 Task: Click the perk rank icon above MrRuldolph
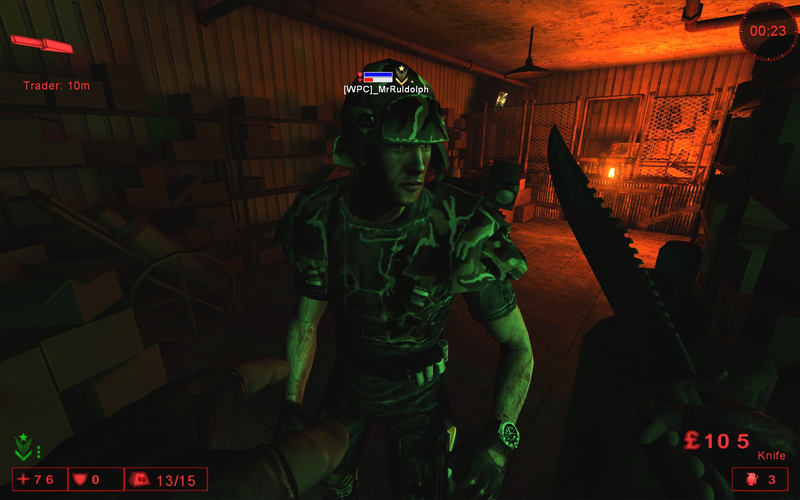click(x=402, y=73)
